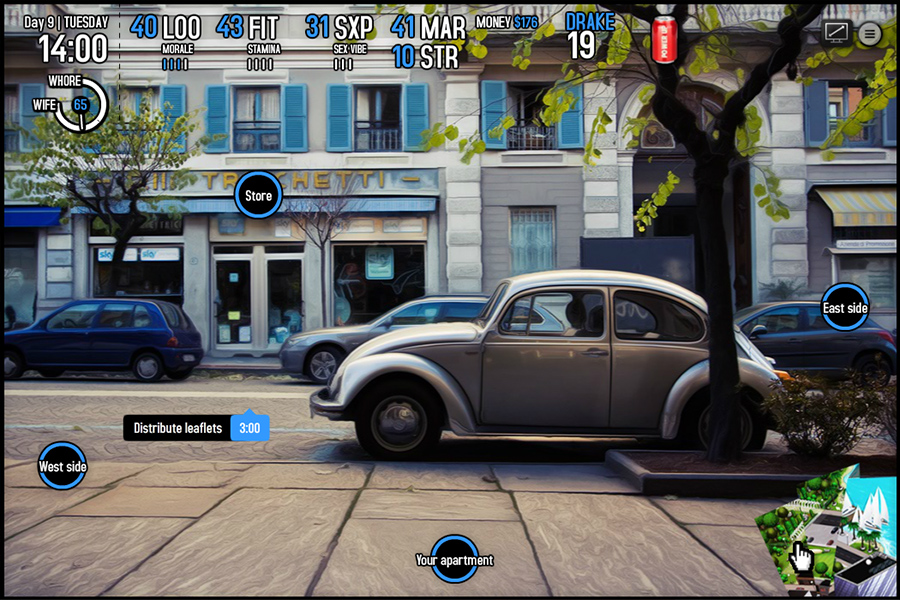Viewport: 900px width, 600px height.
Task: Travel to the East side
Action: pyautogui.click(x=844, y=308)
